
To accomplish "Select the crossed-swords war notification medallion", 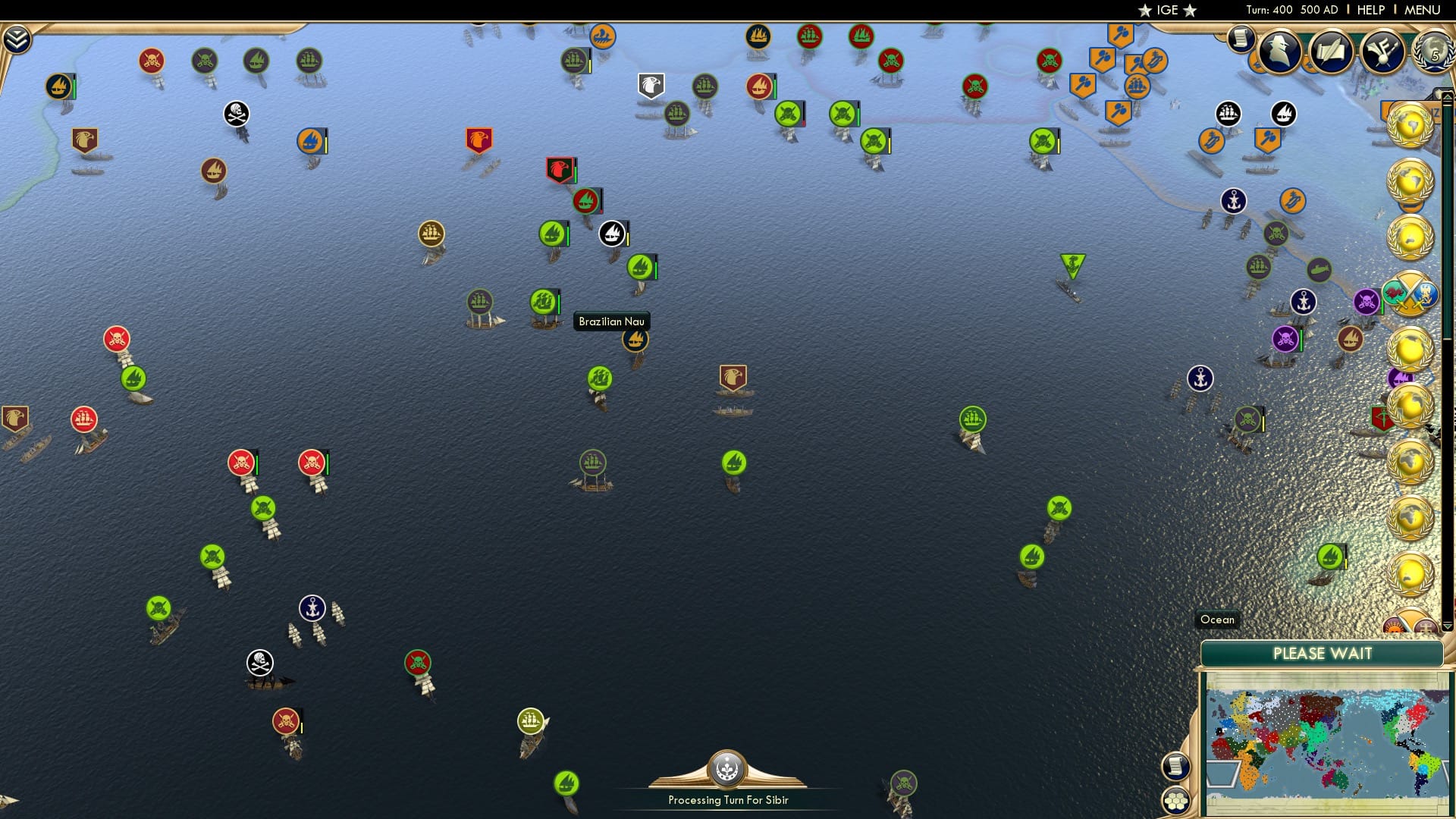I will coord(1411,293).
